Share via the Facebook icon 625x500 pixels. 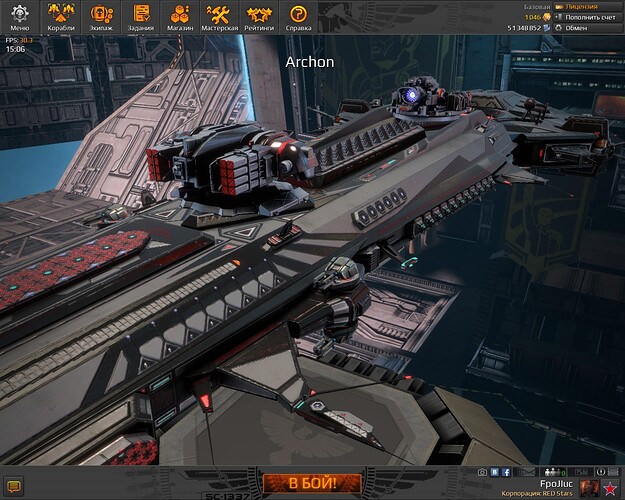(506, 472)
